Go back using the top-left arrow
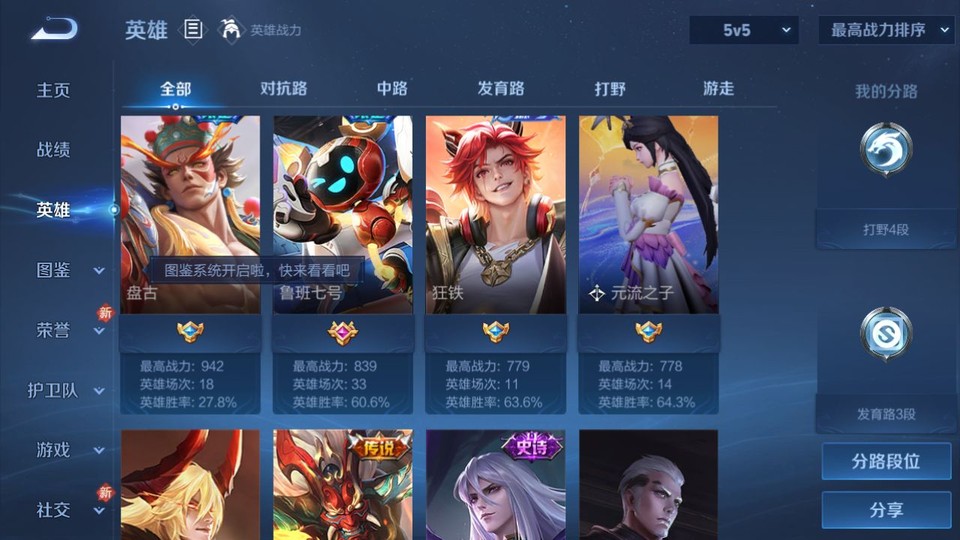 [x=54, y=30]
